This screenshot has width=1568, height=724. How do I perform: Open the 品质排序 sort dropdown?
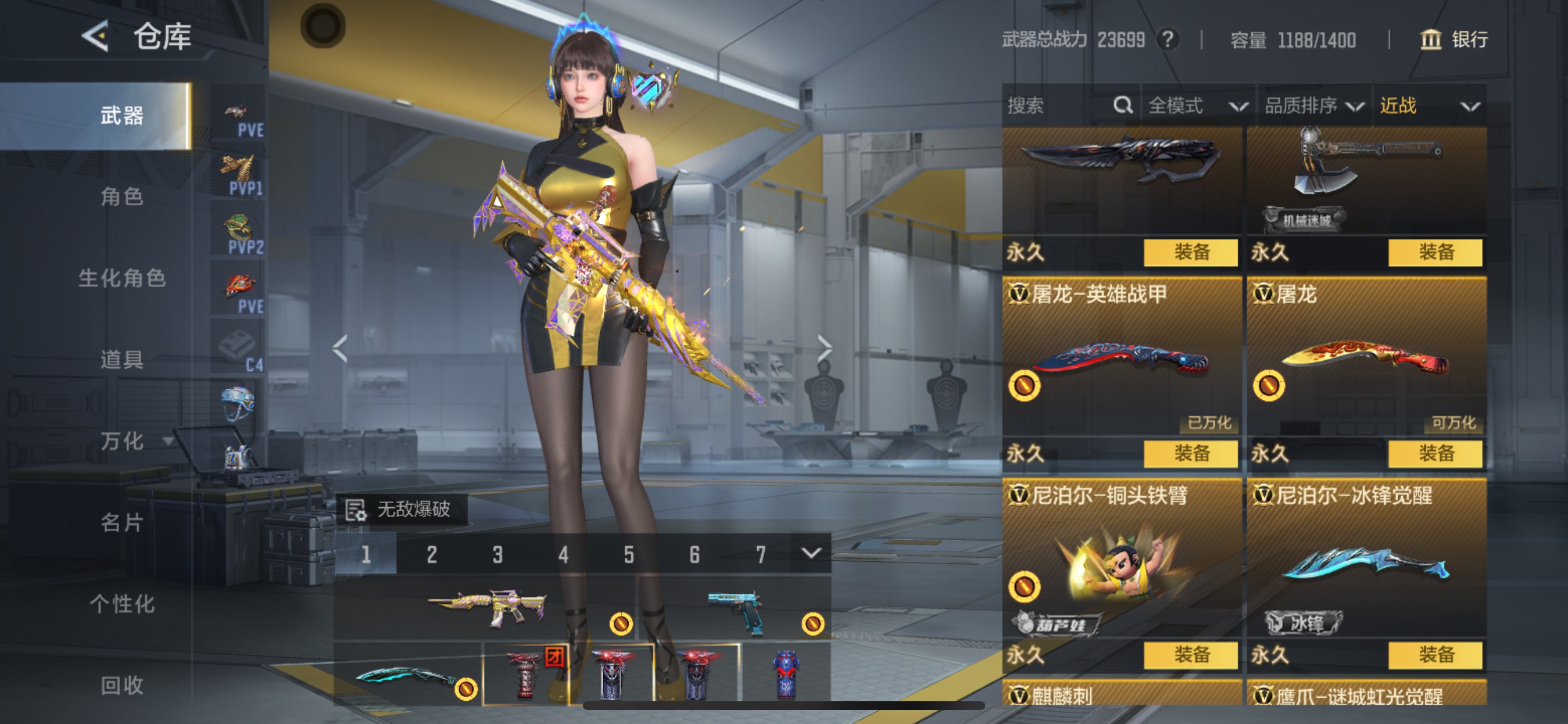[1313, 106]
